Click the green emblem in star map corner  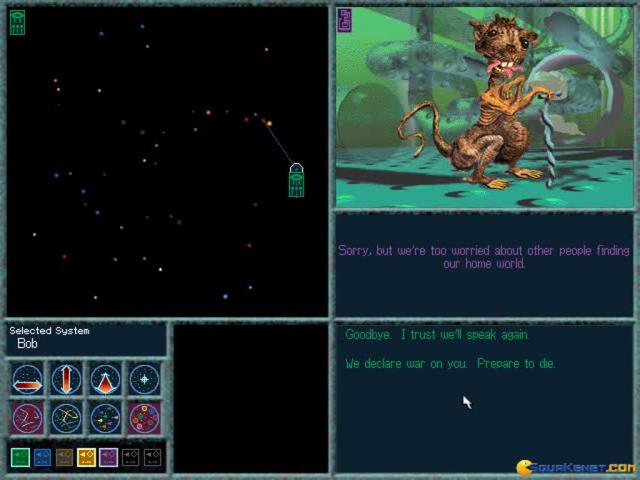click(17, 22)
